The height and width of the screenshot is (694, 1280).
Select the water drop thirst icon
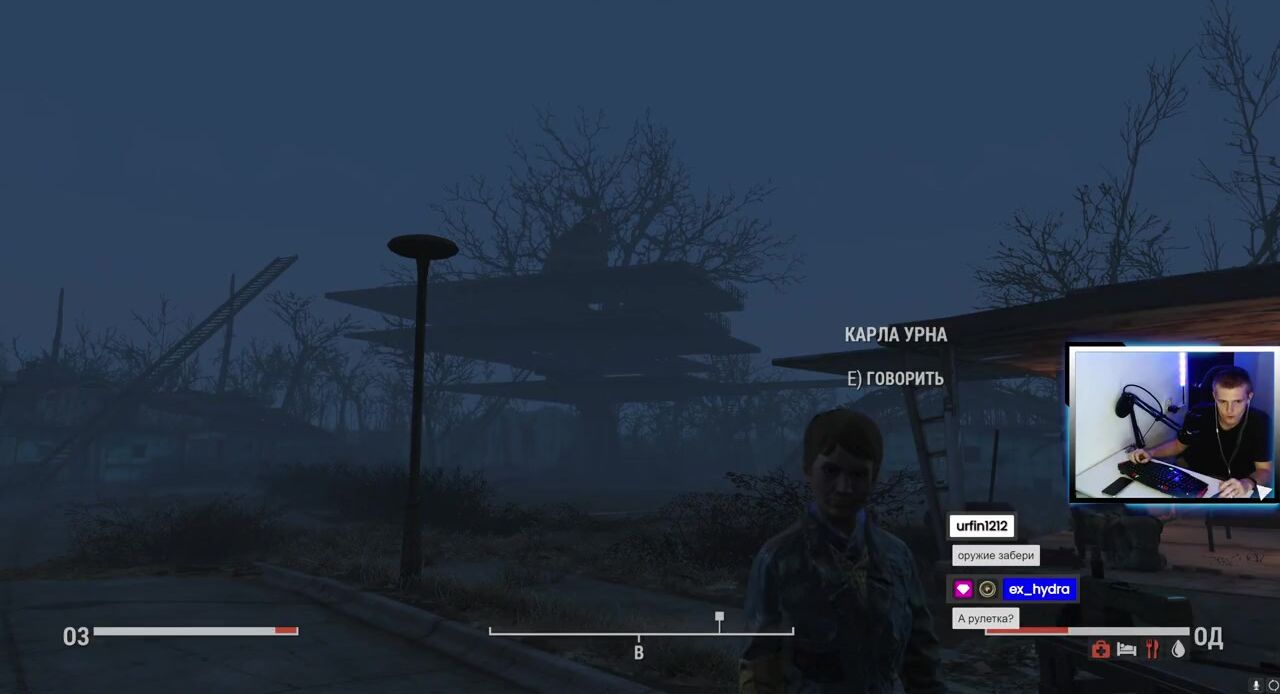pyautogui.click(x=1178, y=650)
